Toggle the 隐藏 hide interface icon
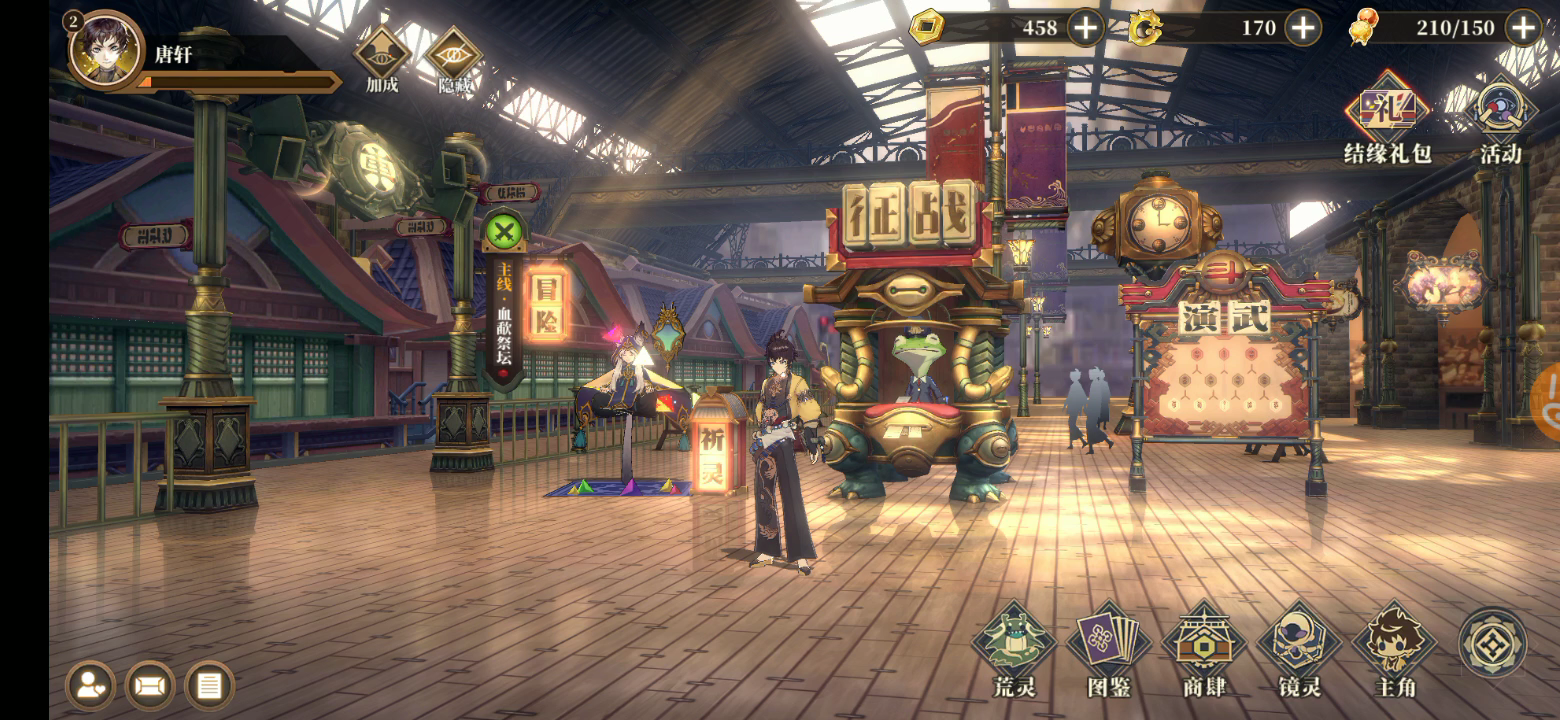The width and height of the screenshot is (1560, 720). click(x=454, y=55)
